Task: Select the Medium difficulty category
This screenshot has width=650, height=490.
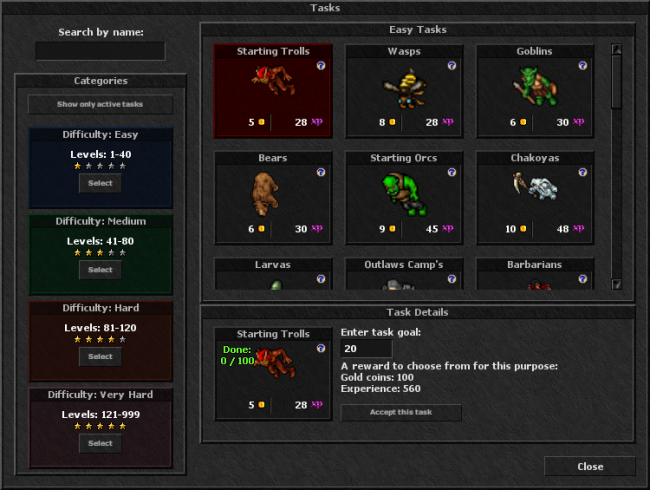Action: [100, 270]
